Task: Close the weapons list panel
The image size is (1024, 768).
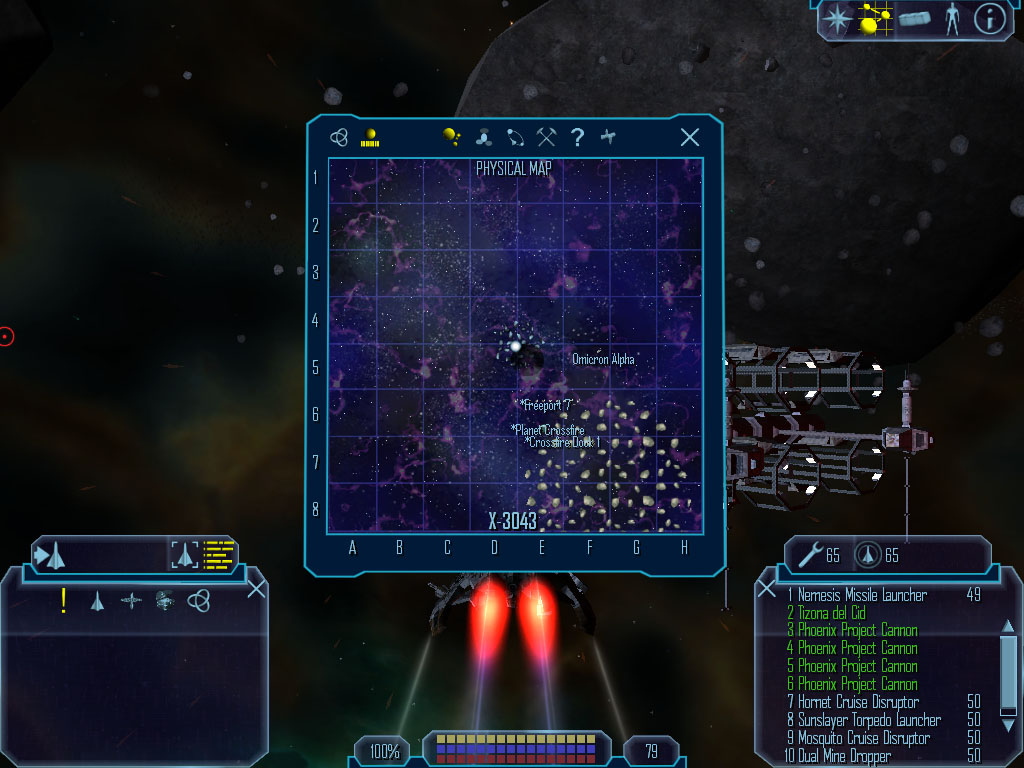Action: point(766,589)
